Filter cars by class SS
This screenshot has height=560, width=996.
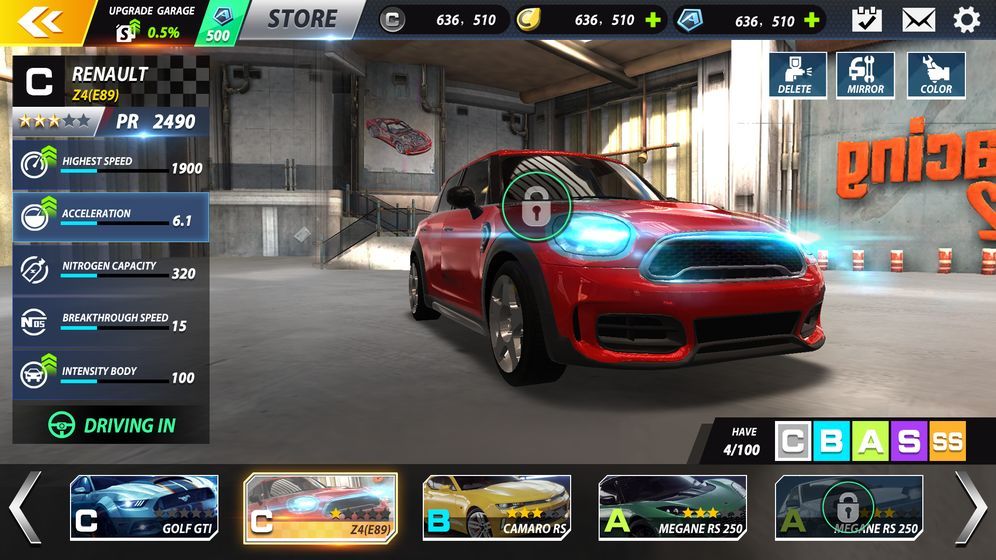947,441
